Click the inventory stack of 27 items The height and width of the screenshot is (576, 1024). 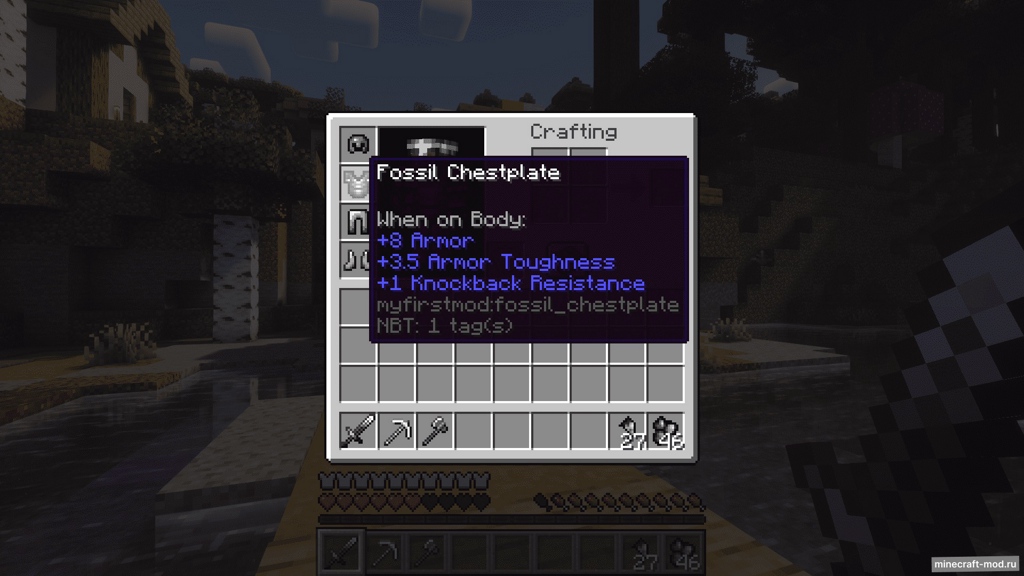(628, 431)
